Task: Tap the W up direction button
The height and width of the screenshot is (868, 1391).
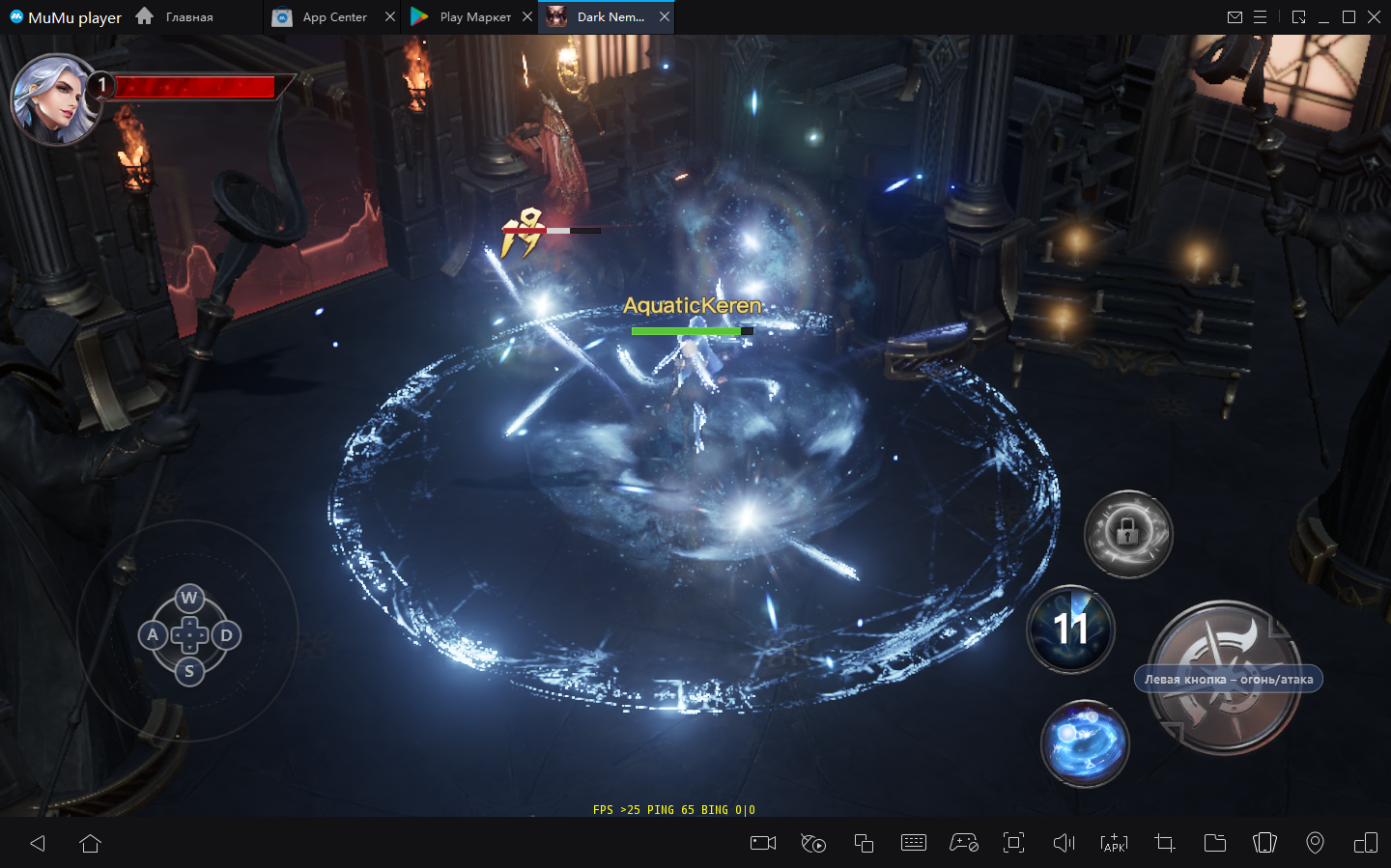Action: 189,598
